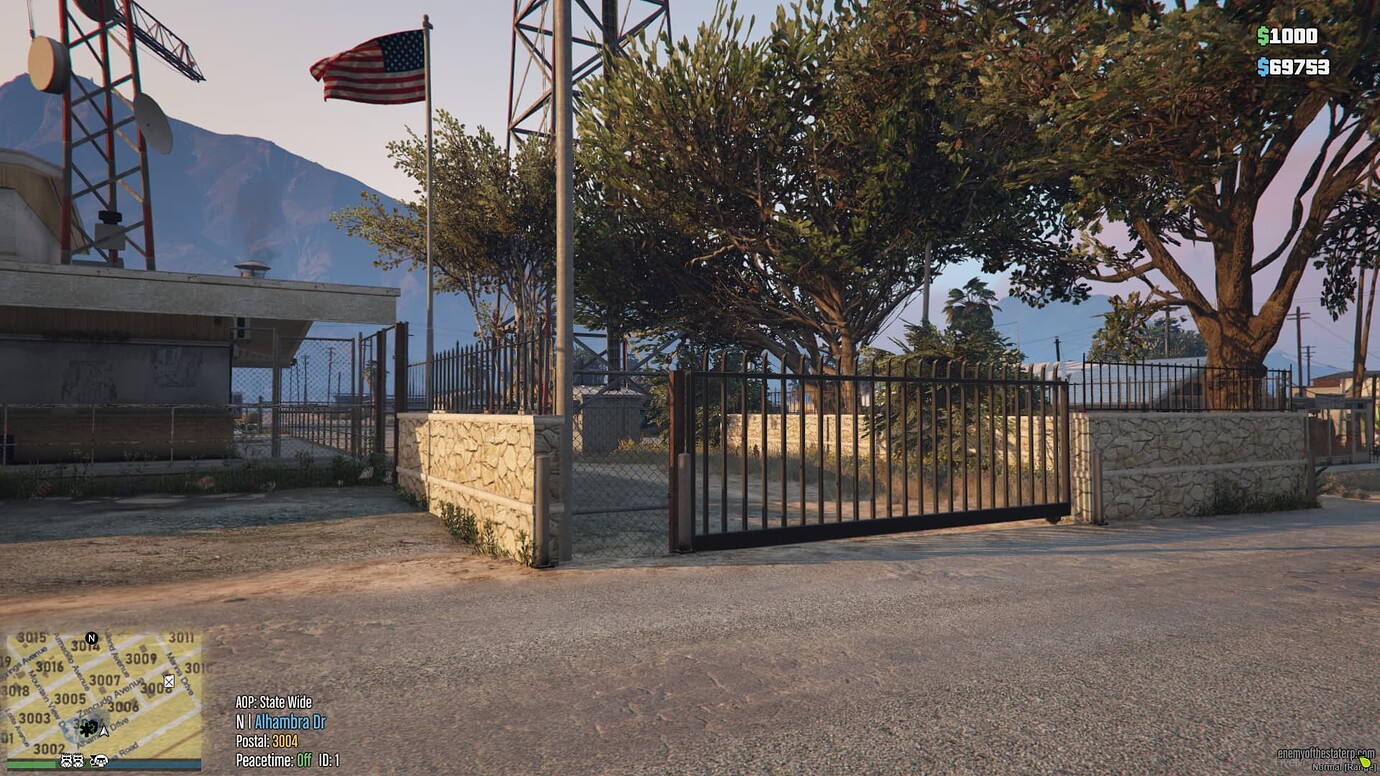Click the player arrow indicator on minimap
The width and height of the screenshot is (1380, 776).
coord(104,732)
